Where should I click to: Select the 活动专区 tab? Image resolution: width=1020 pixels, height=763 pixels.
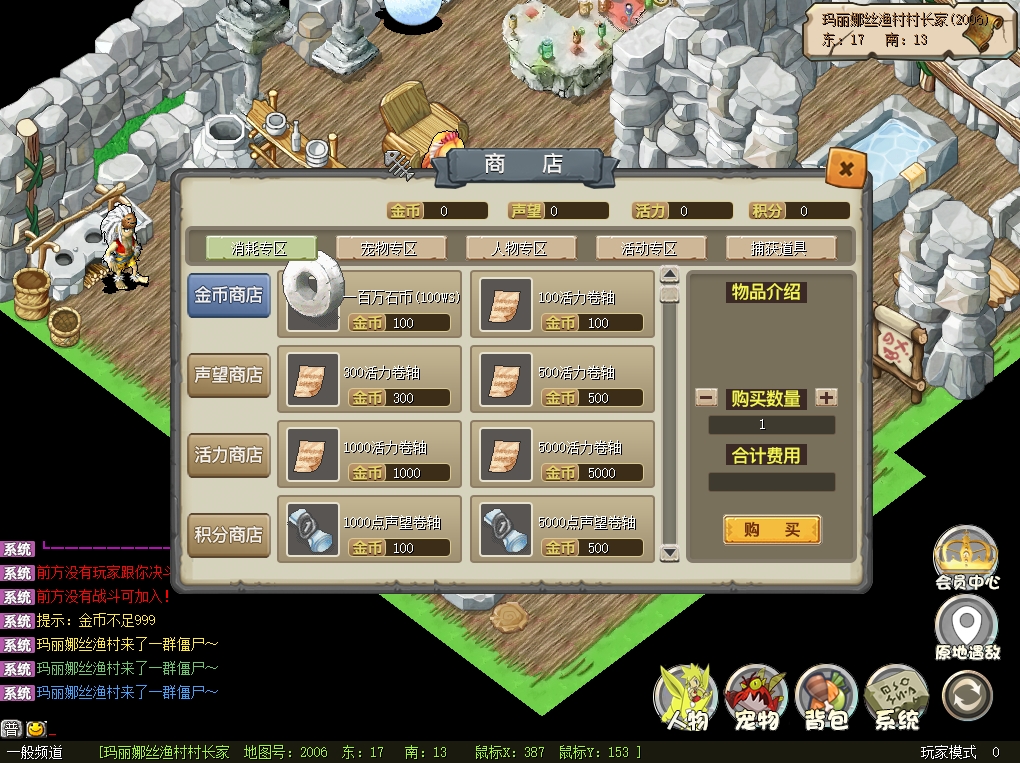(x=650, y=248)
